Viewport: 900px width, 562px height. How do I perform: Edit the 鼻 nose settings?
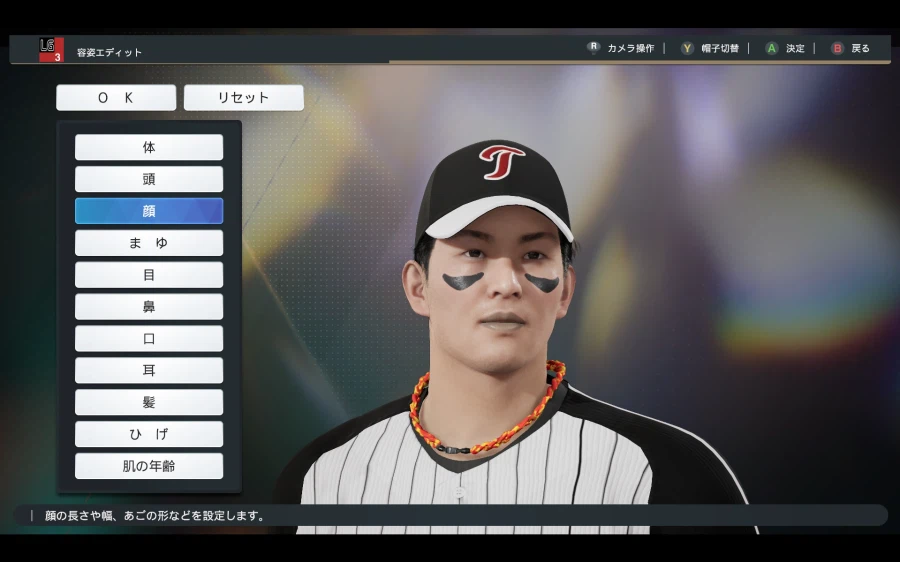pos(149,307)
